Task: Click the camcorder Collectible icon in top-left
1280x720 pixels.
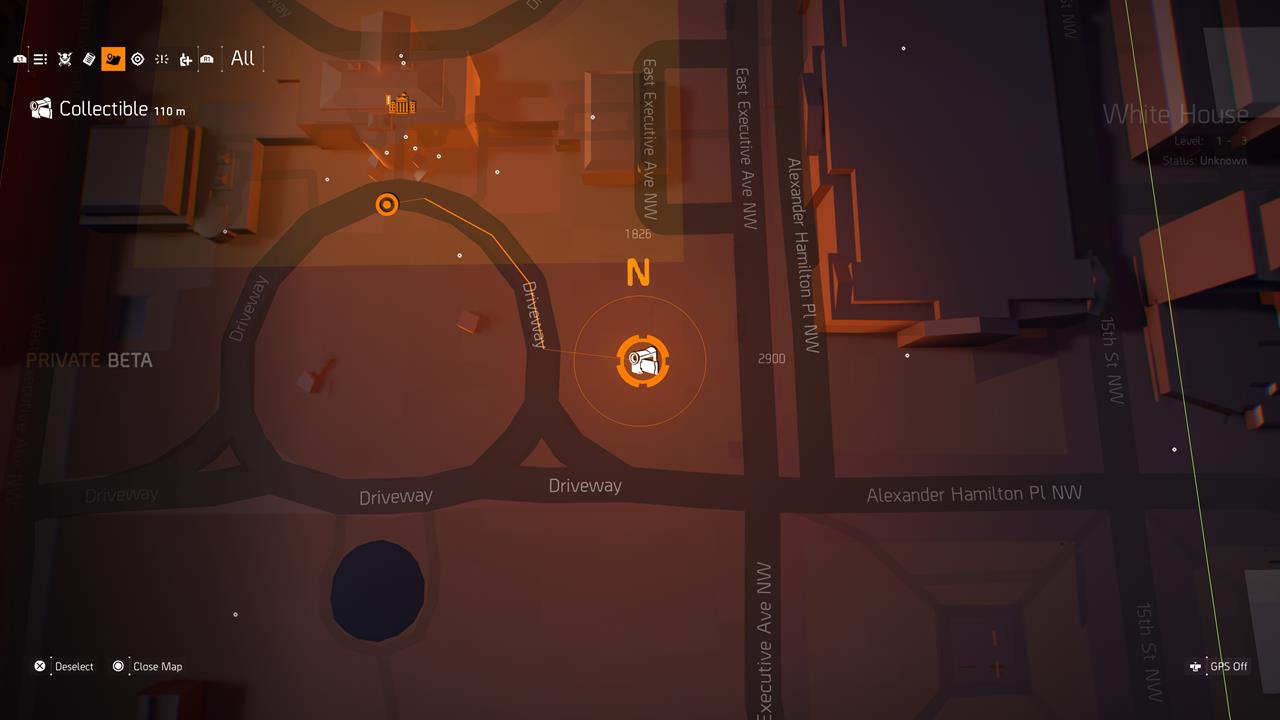Action: pyautogui.click(x=39, y=109)
